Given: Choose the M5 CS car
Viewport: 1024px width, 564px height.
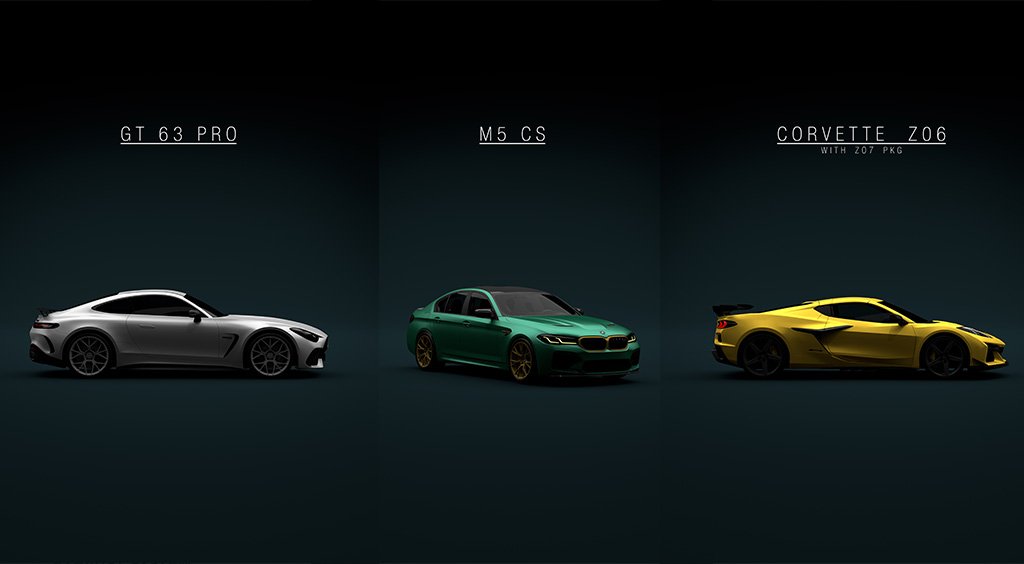Looking at the screenshot, I should [522, 334].
